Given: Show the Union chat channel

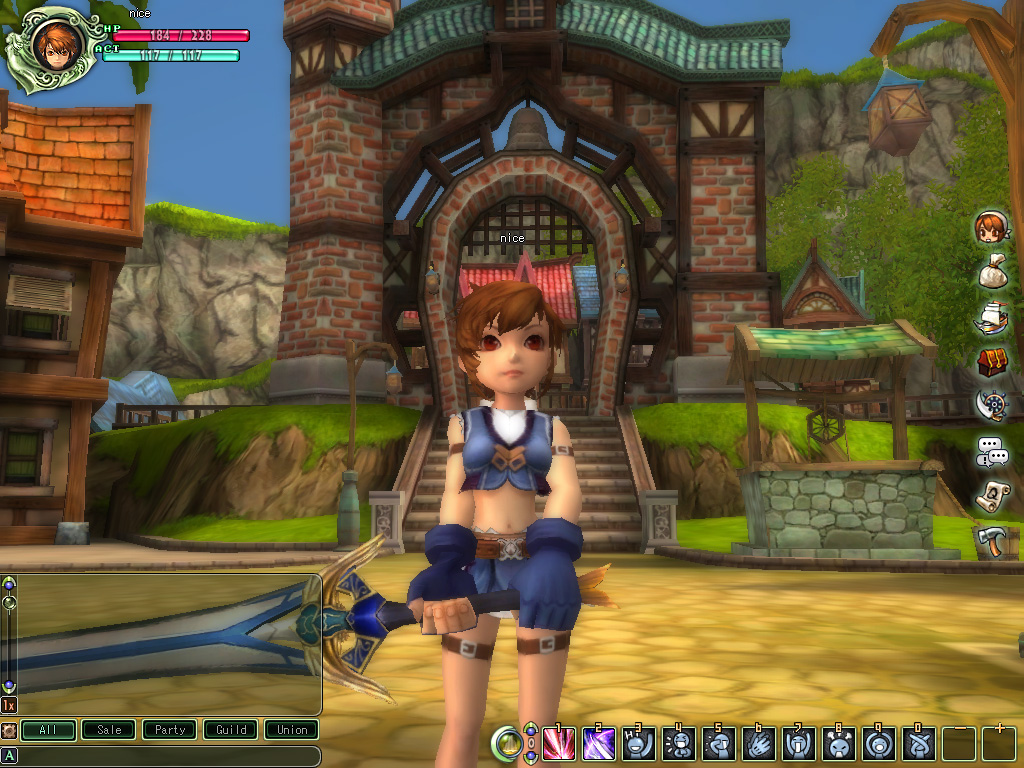Looking at the screenshot, I should (x=292, y=730).
